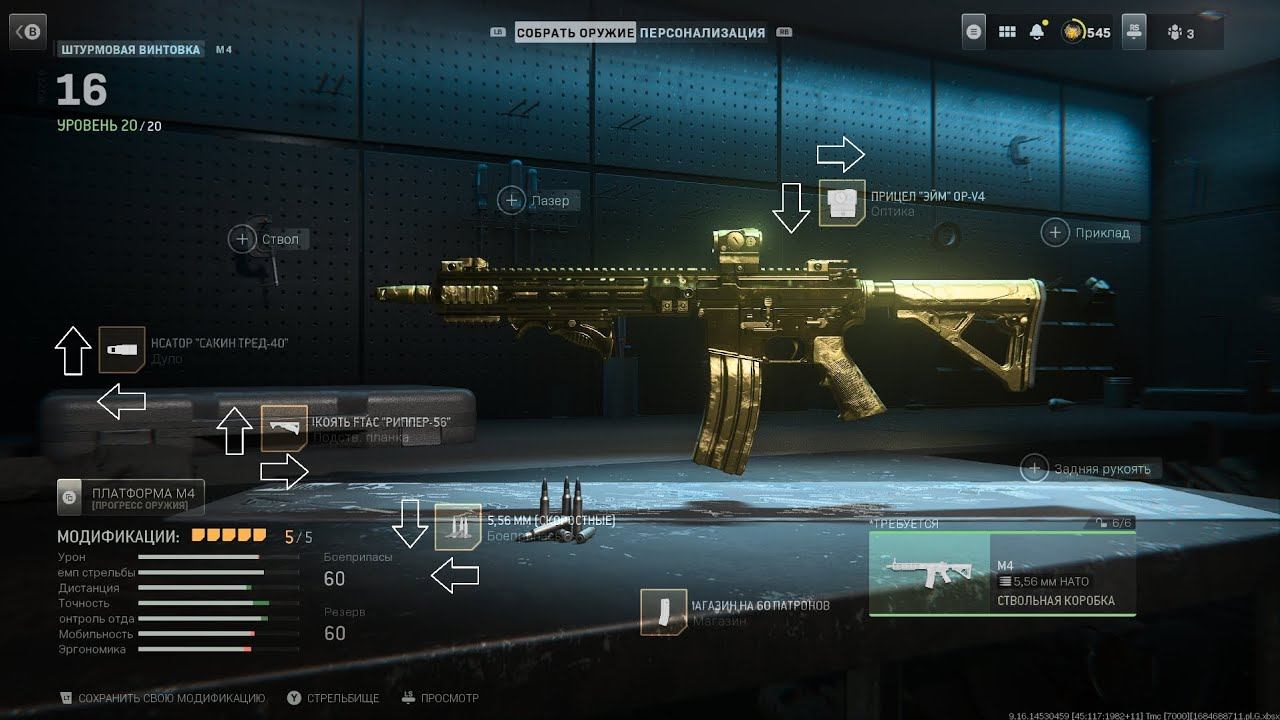Add an attachment to the Лазер slot

pos(512,201)
